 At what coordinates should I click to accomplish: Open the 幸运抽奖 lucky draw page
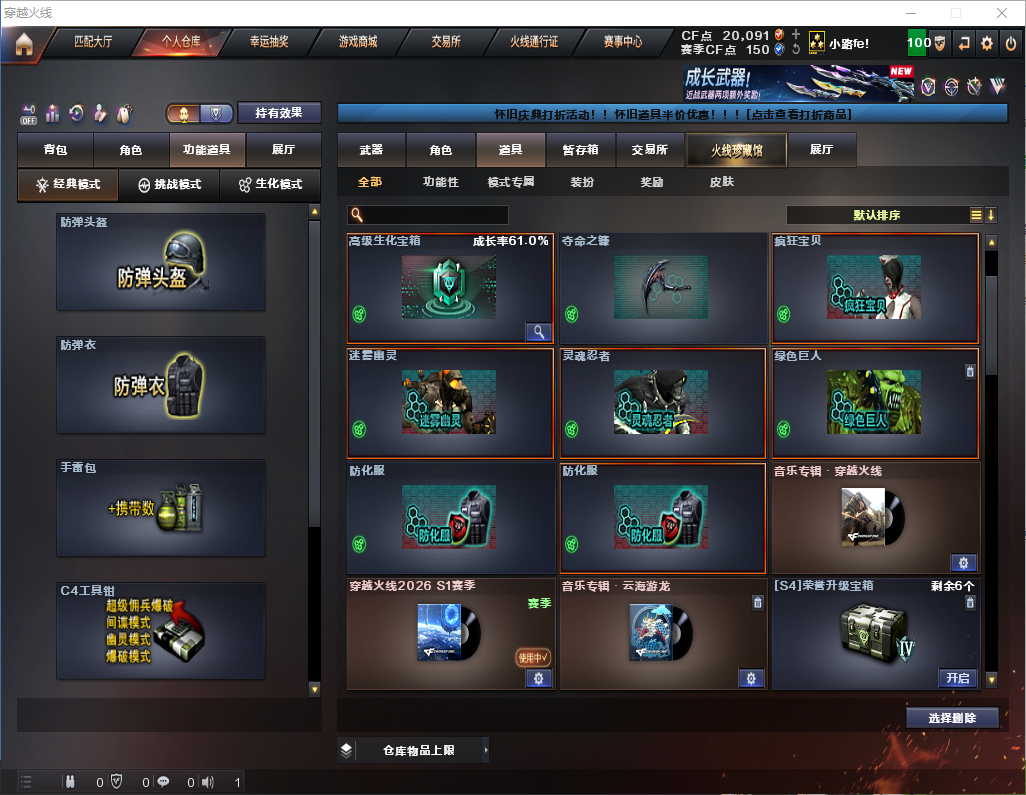pos(268,43)
